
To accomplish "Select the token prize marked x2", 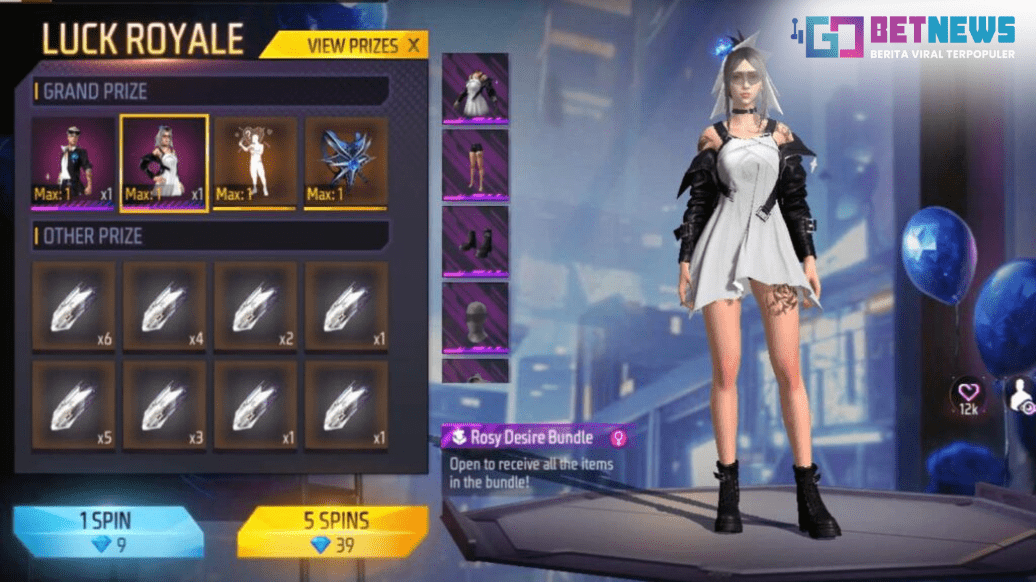I will coord(255,306).
